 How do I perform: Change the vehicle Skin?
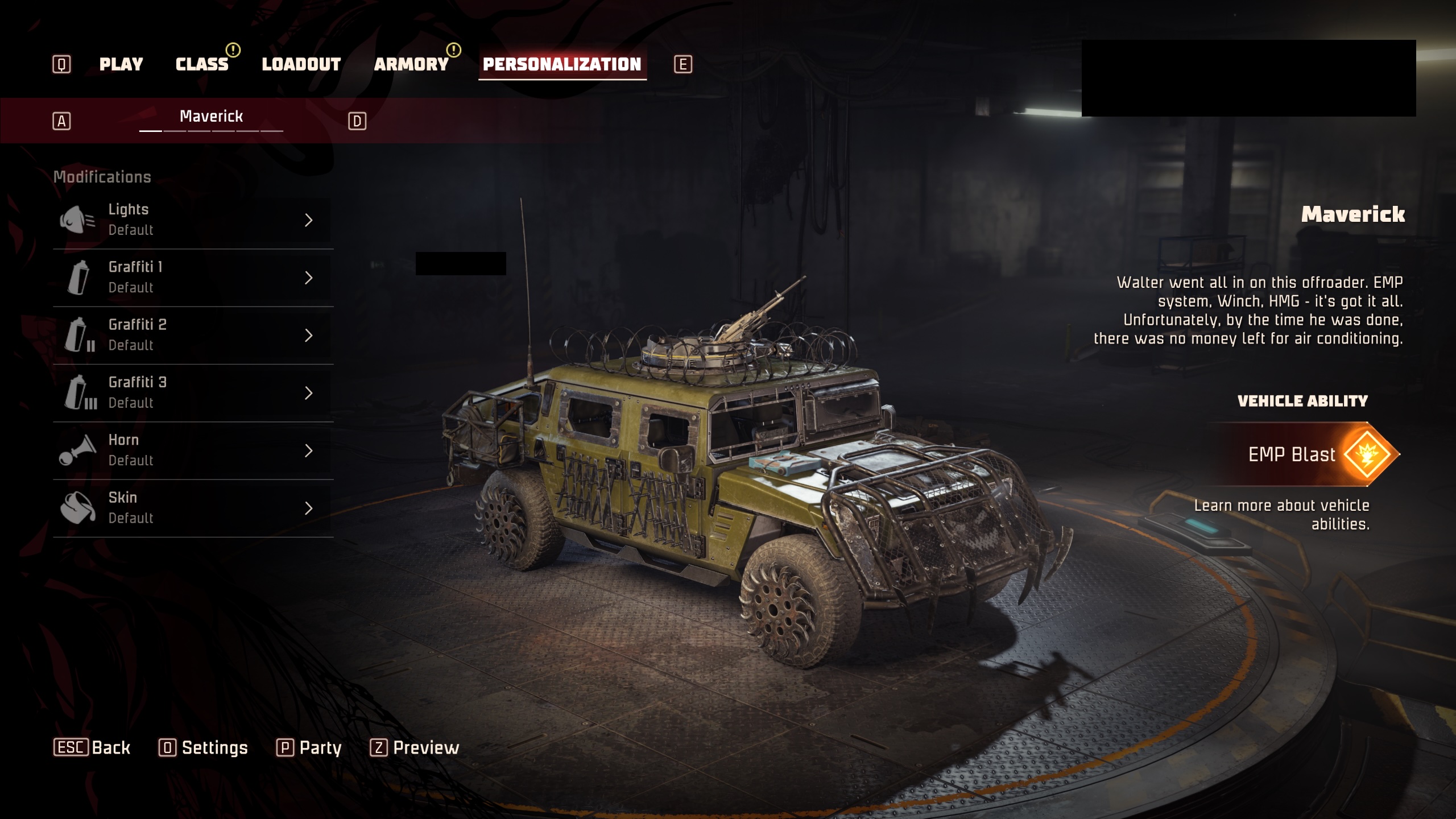pos(192,508)
